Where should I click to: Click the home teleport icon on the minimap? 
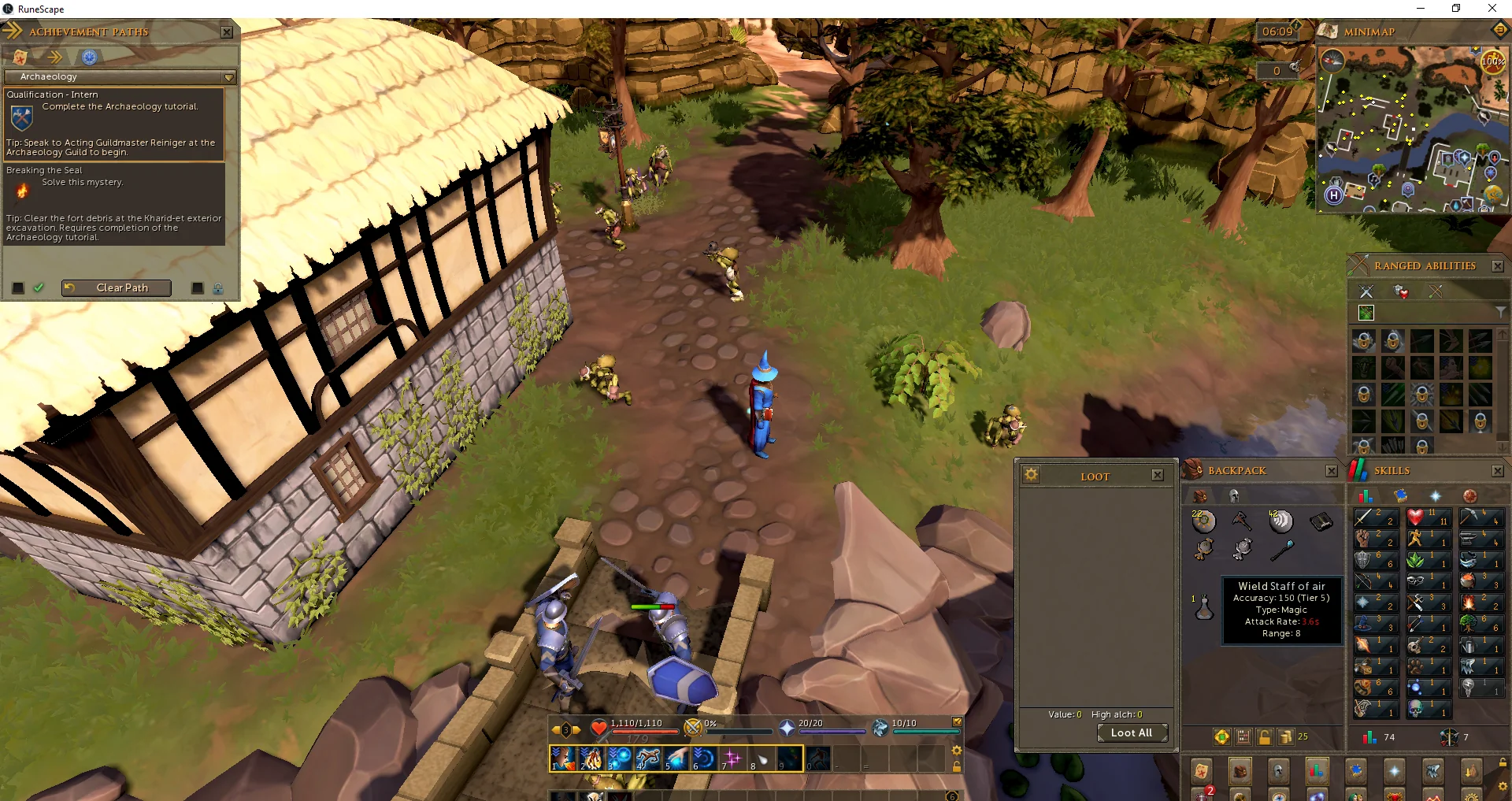click(1335, 195)
